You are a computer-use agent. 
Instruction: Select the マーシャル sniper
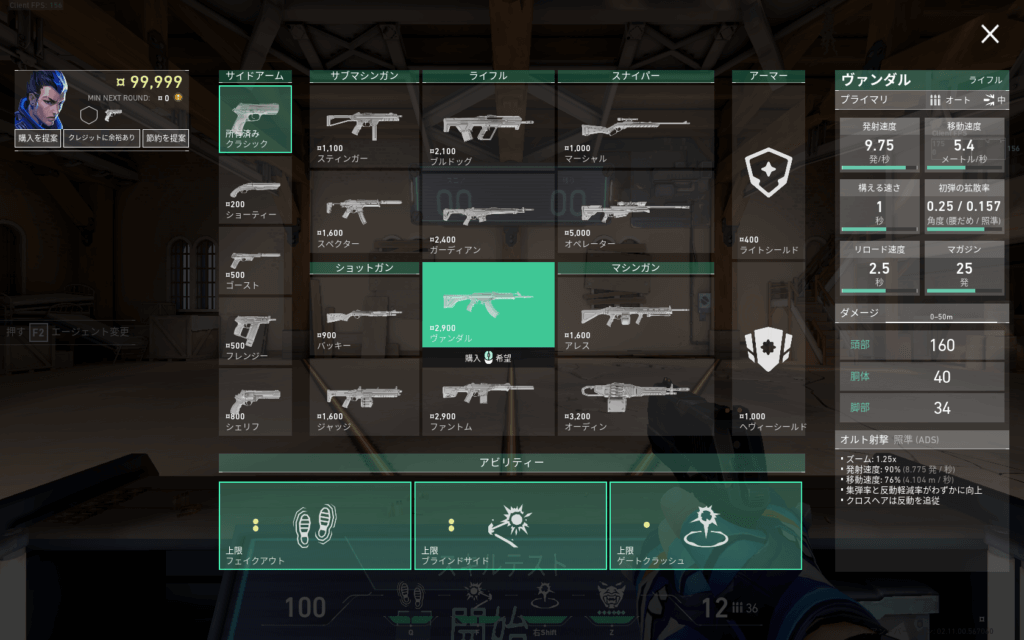point(635,126)
